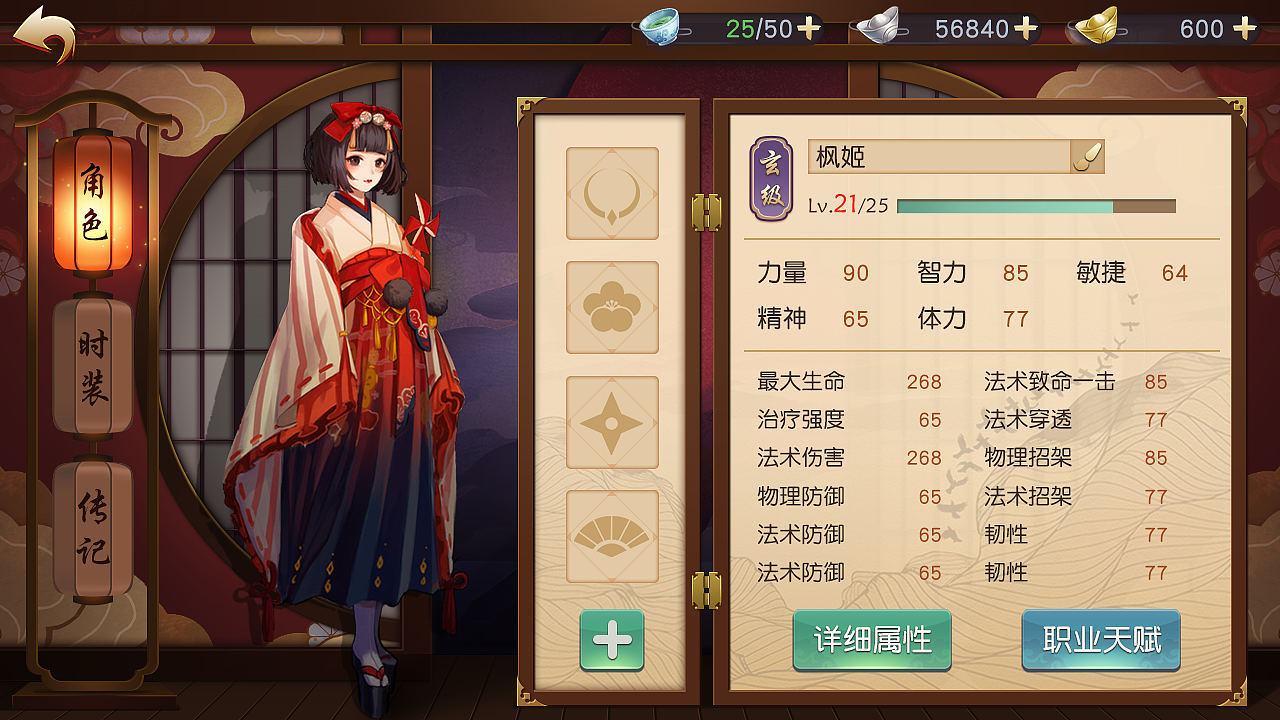This screenshot has width=1280, height=720.
Task: Select the first equipment slot emblem icon
Action: 612,193
